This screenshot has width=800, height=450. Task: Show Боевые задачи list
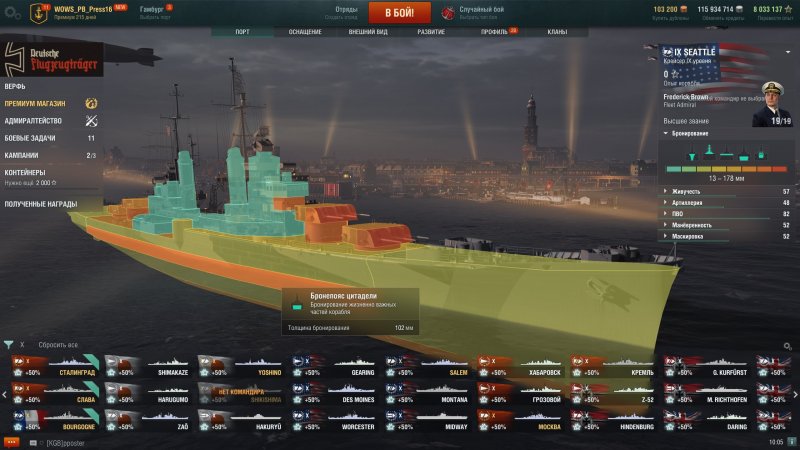pyautogui.click(x=30, y=138)
